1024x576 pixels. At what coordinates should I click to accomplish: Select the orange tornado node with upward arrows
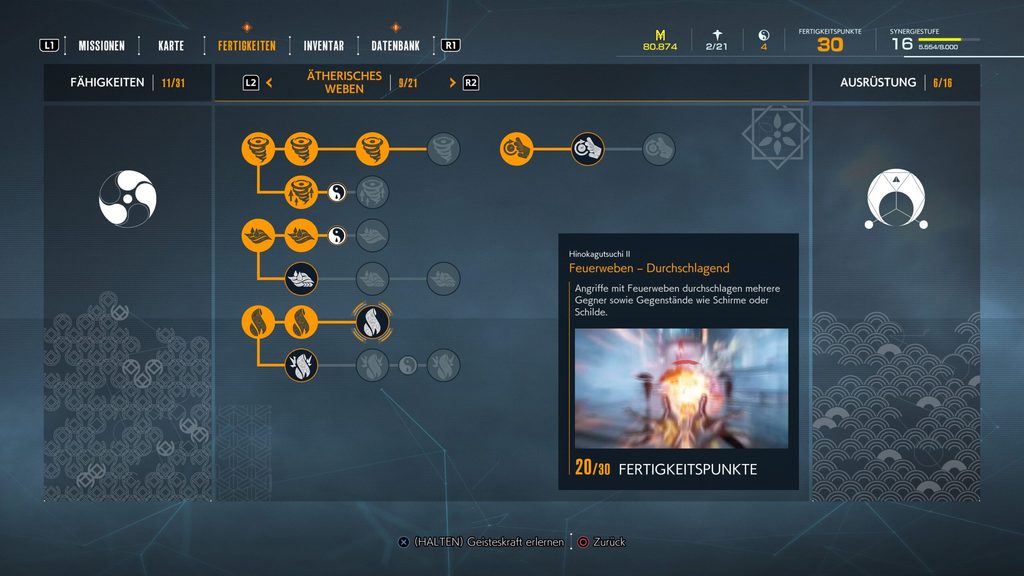click(x=301, y=192)
